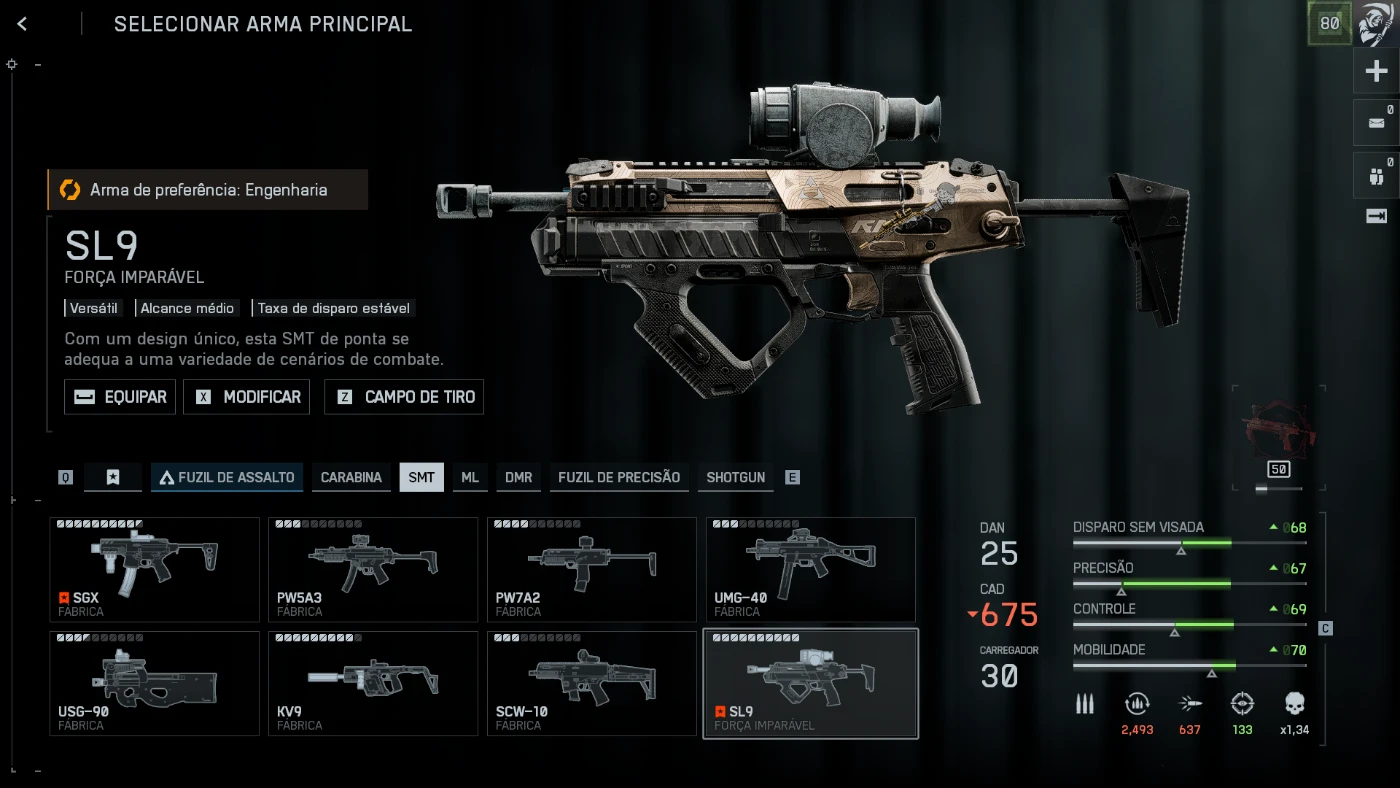Equip the SL9 with the Equipar button

(x=120, y=397)
